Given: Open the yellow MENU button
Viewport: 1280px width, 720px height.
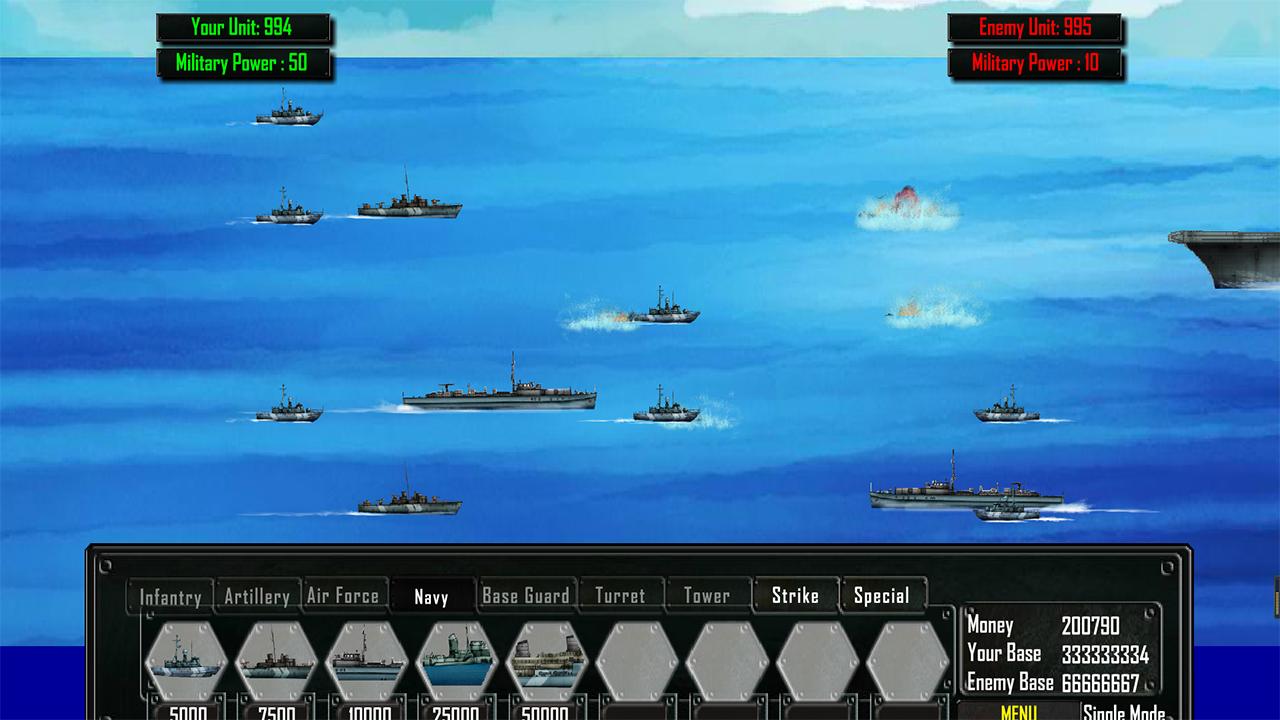Looking at the screenshot, I should click(x=1018, y=711).
